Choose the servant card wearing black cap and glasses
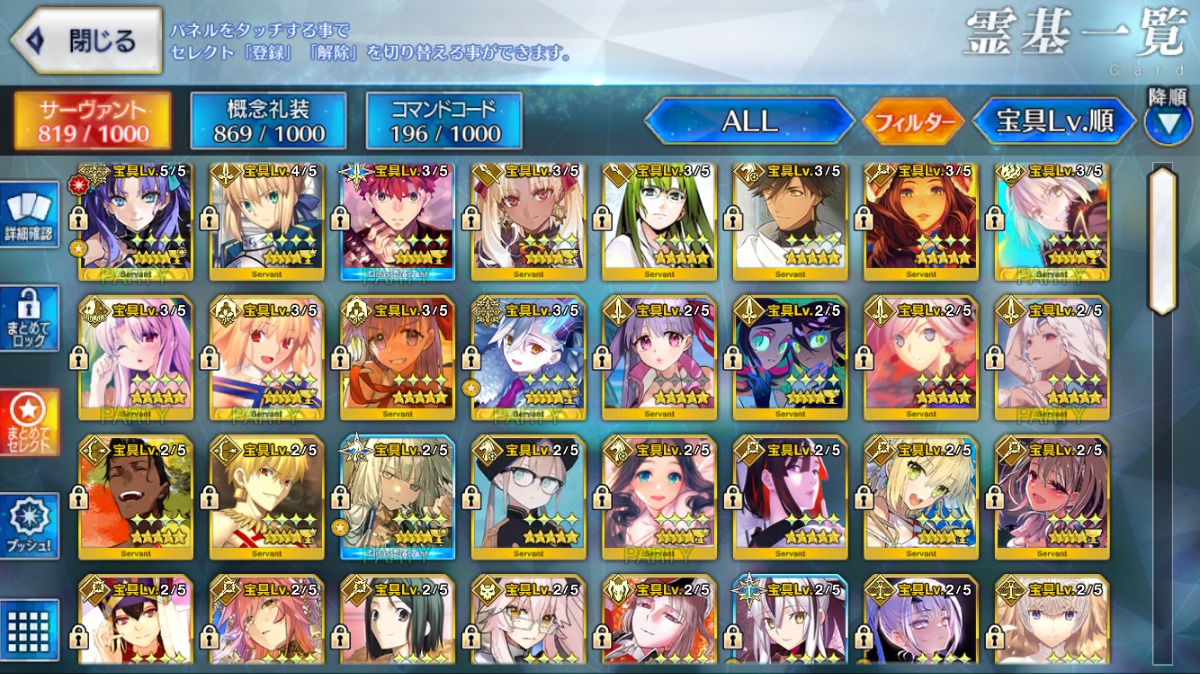This screenshot has width=1200, height=674. point(529,497)
